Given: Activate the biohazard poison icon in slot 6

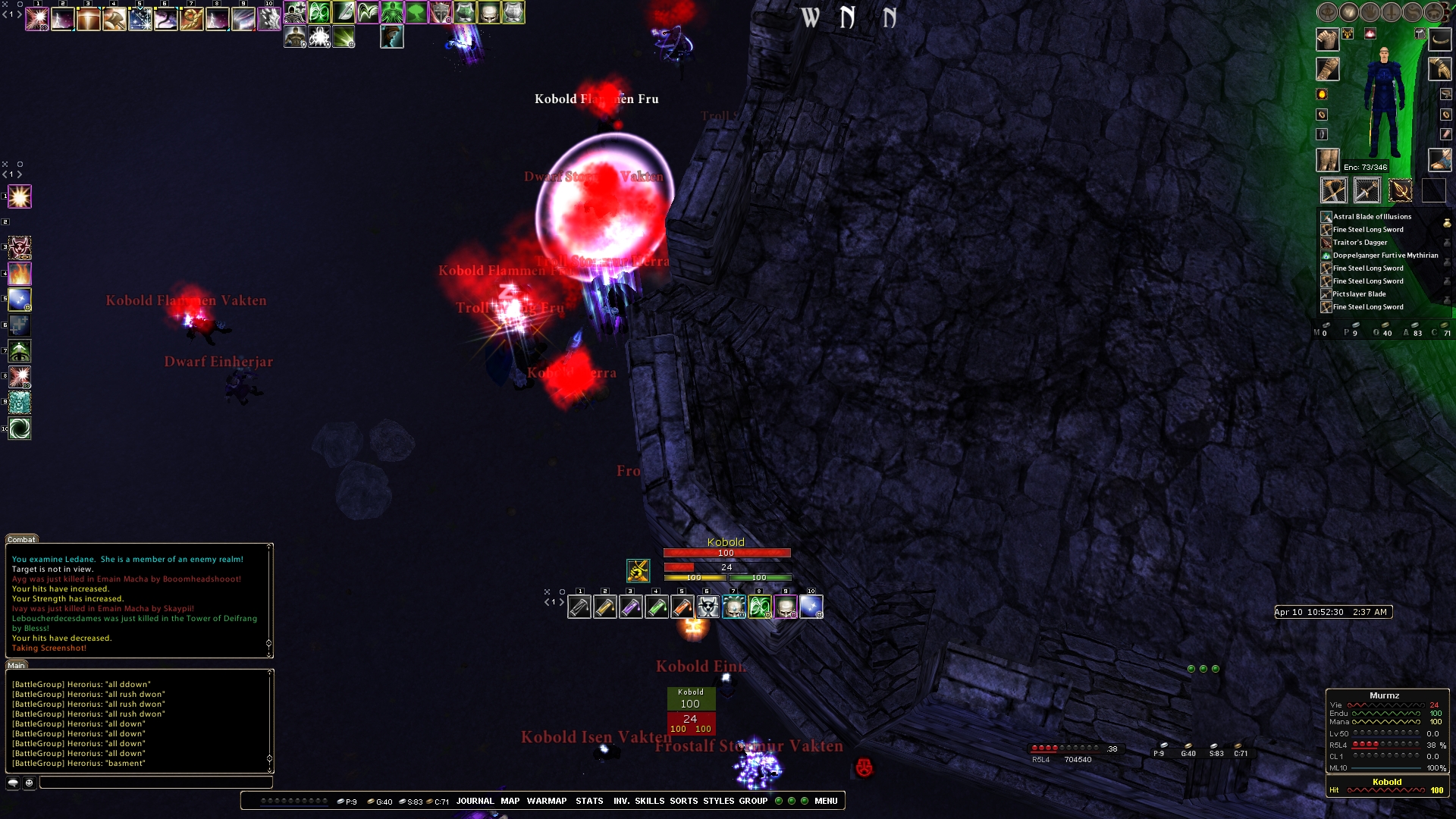Looking at the screenshot, I should click(x=708, y=607).
